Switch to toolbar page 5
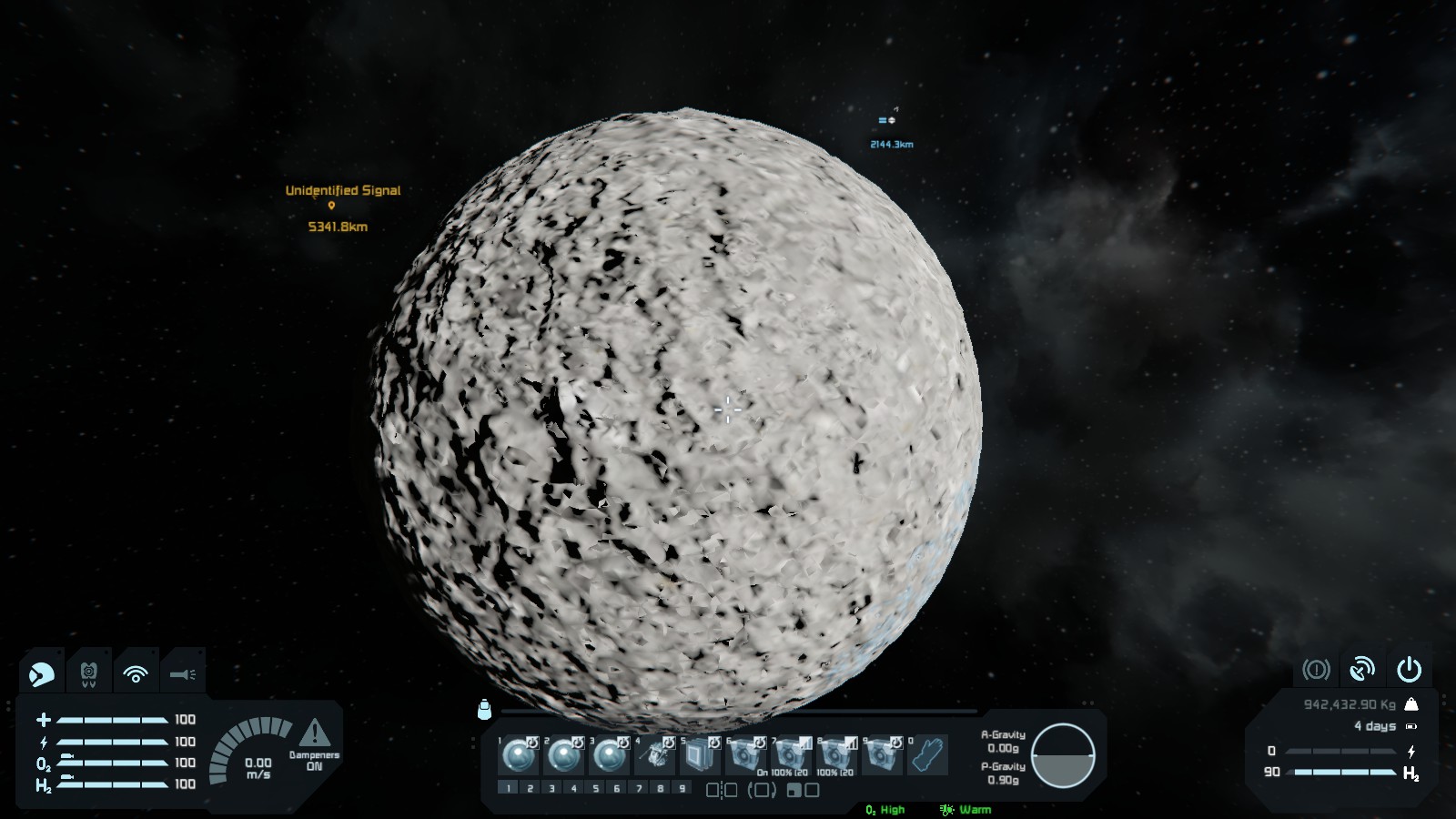The width and height of the screenshot is (1456, 819). (x=595, y=788)
